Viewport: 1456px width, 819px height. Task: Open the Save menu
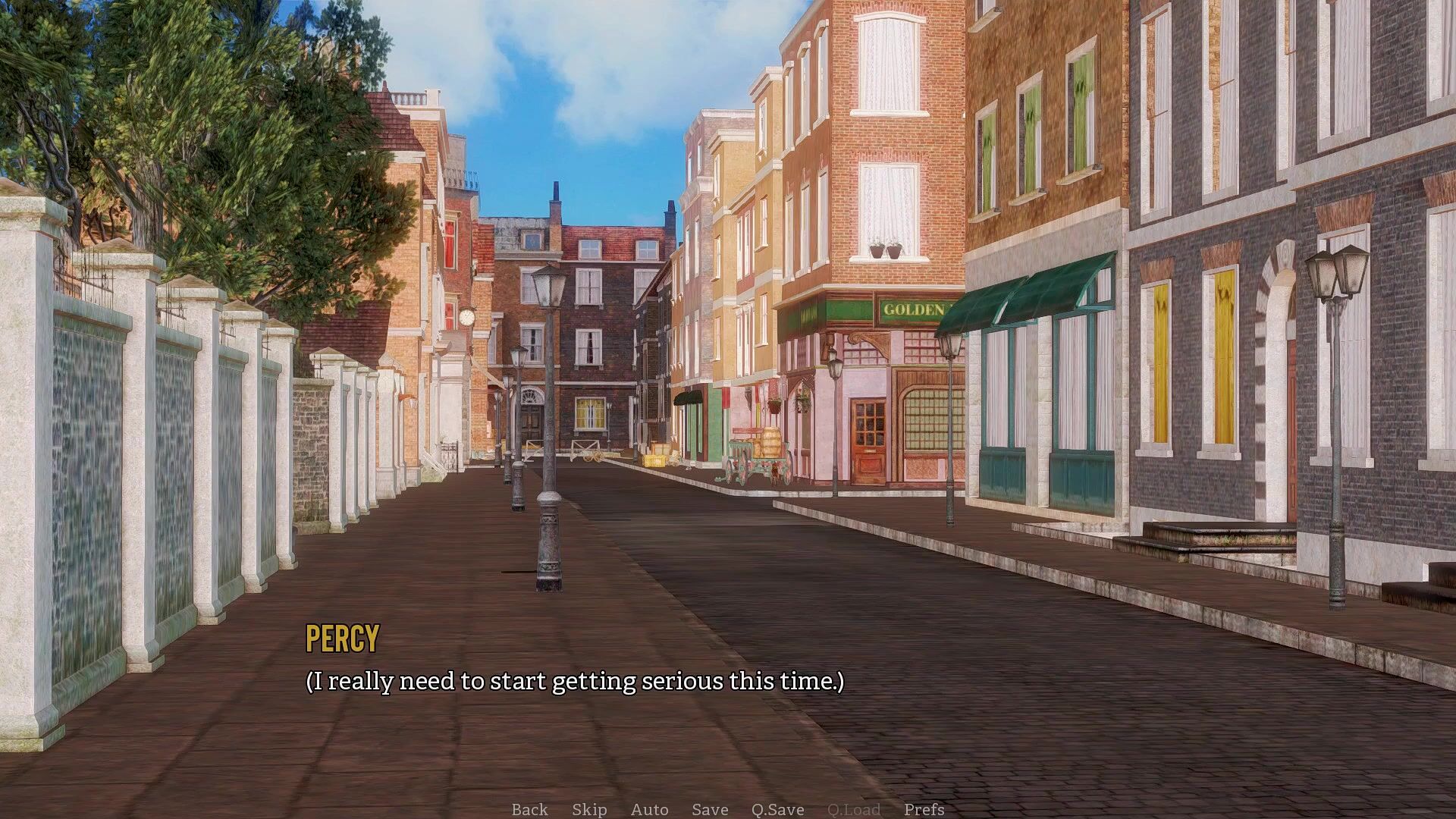click(710, 809)
